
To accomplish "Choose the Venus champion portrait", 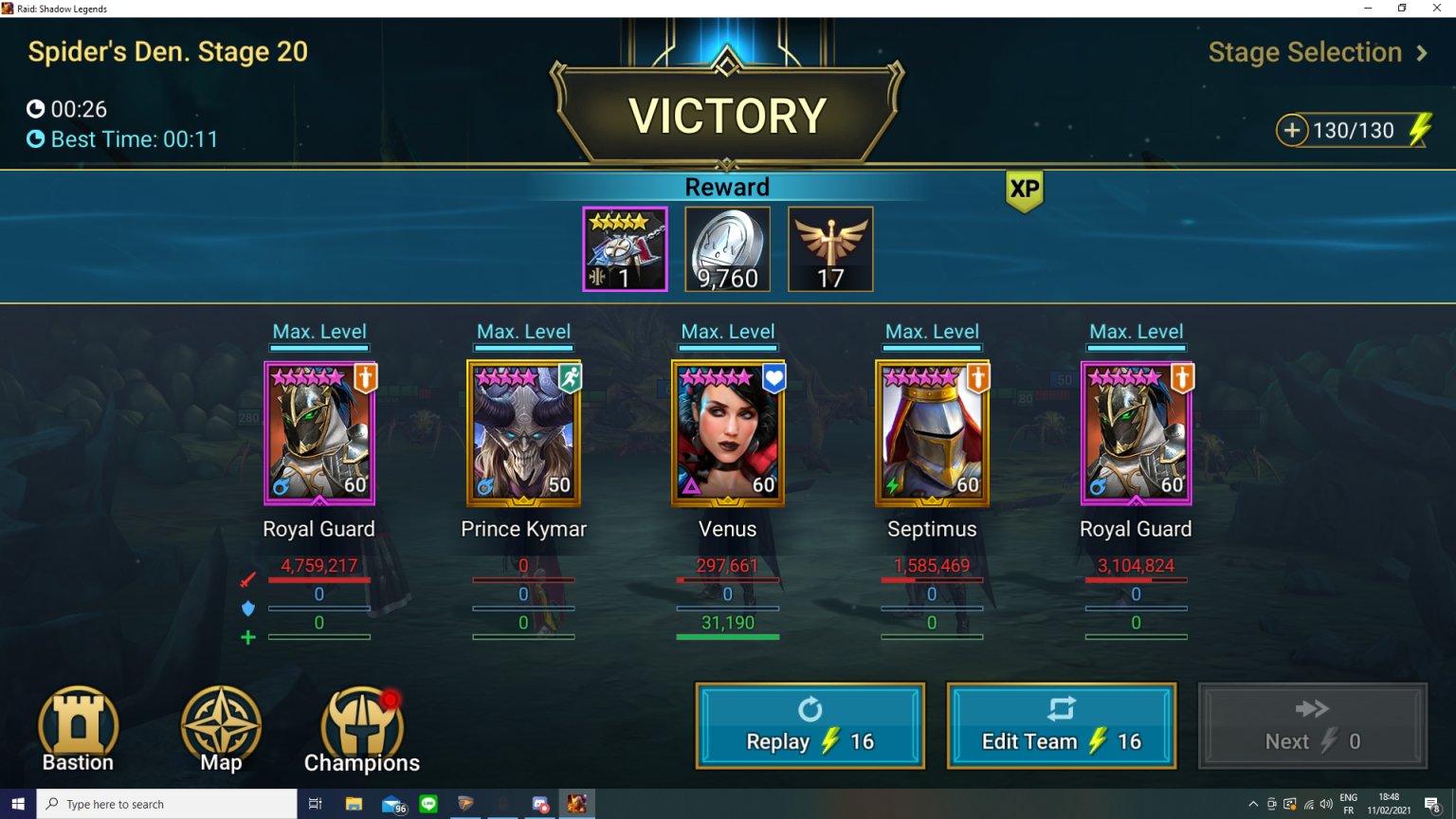I will (x=728, y=433).
